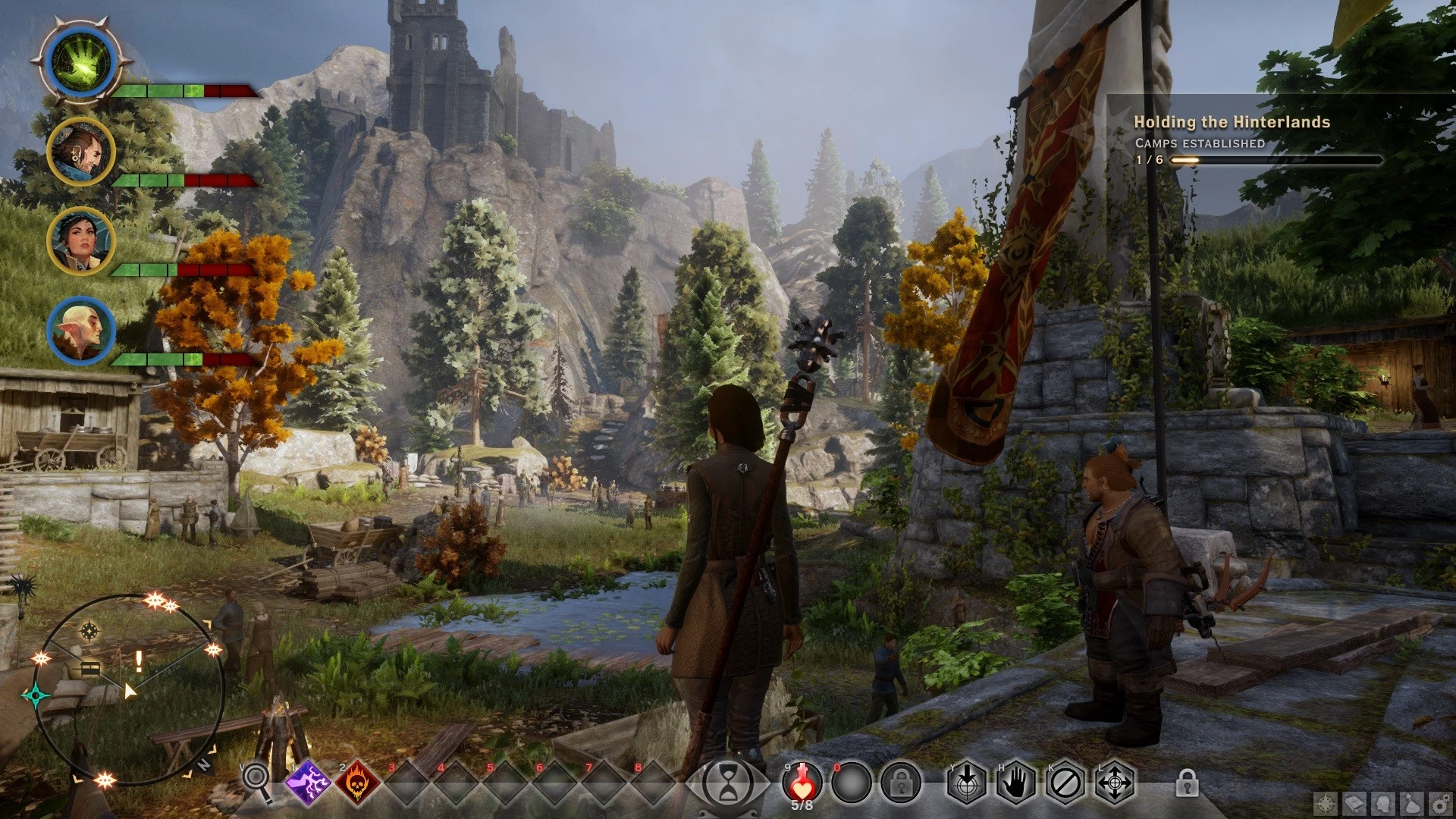1456x819 pixels.
Task: Order party to attack target
Action: (x=966, y=783)
